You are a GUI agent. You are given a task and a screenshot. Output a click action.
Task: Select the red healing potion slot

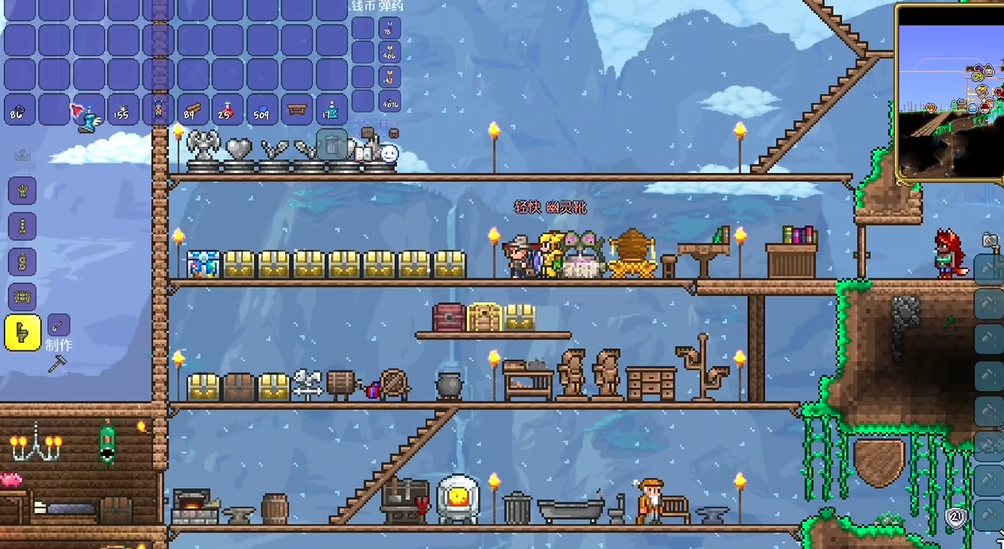tap(228, 110)
